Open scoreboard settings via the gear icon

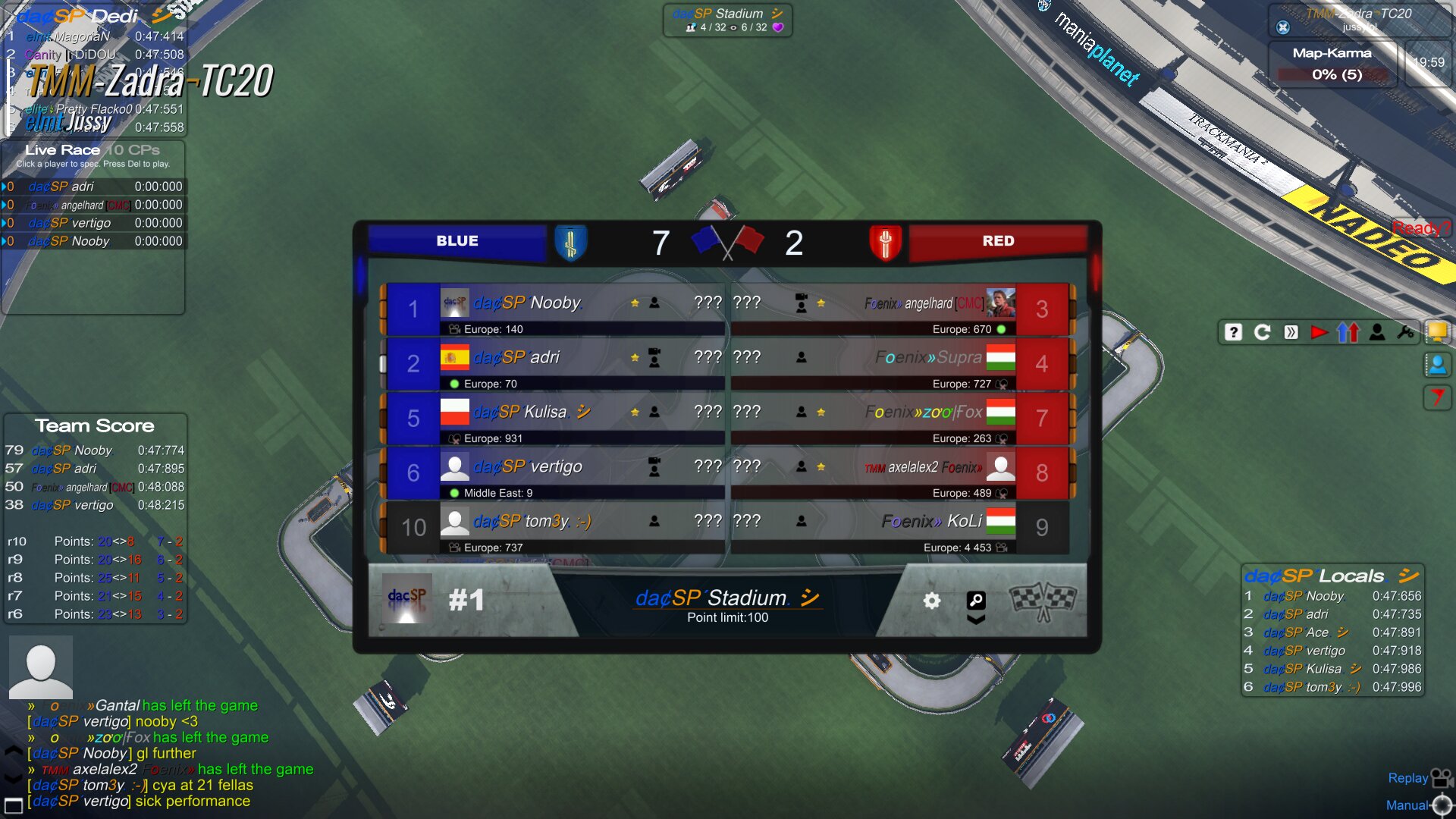(x=932, y=601)
